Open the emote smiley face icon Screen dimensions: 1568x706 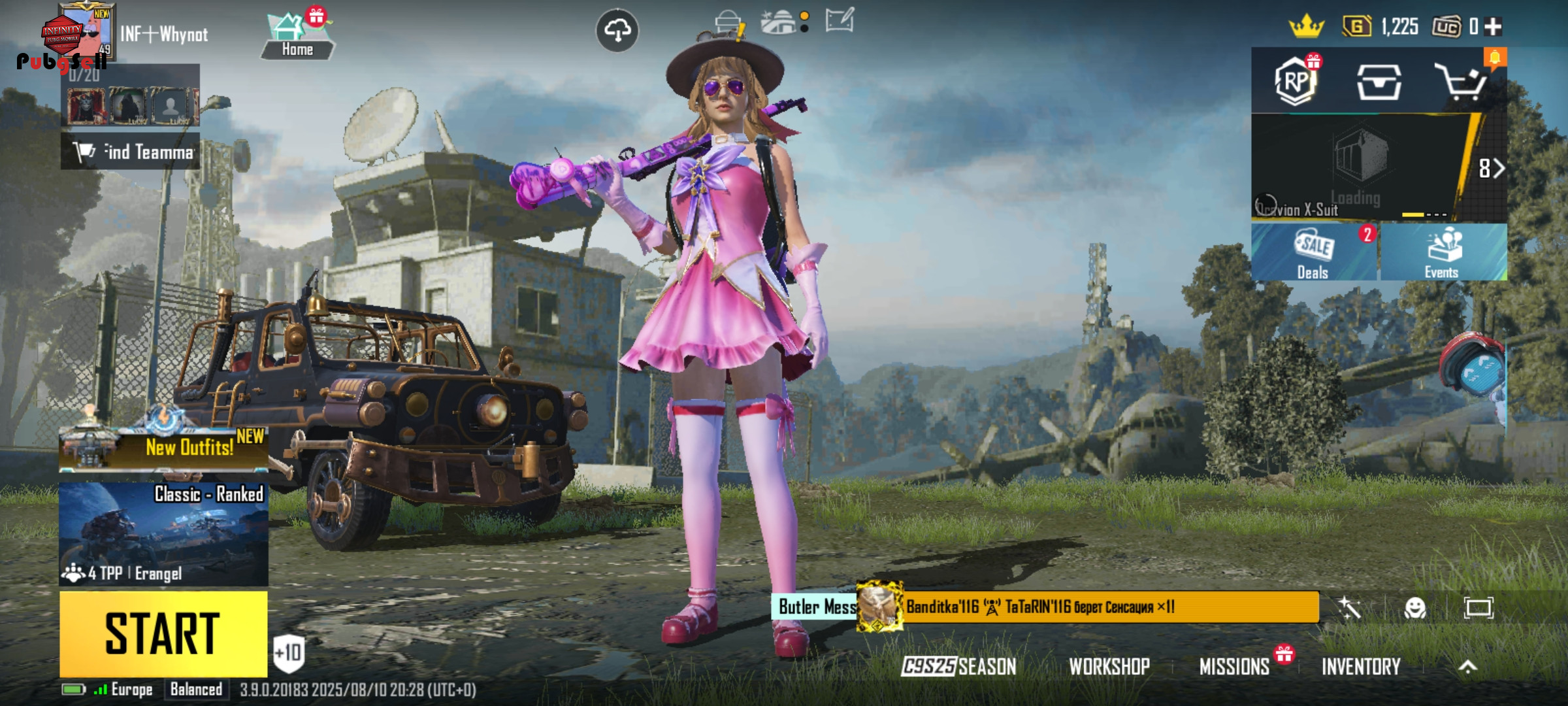click(x=1415, y=609)
